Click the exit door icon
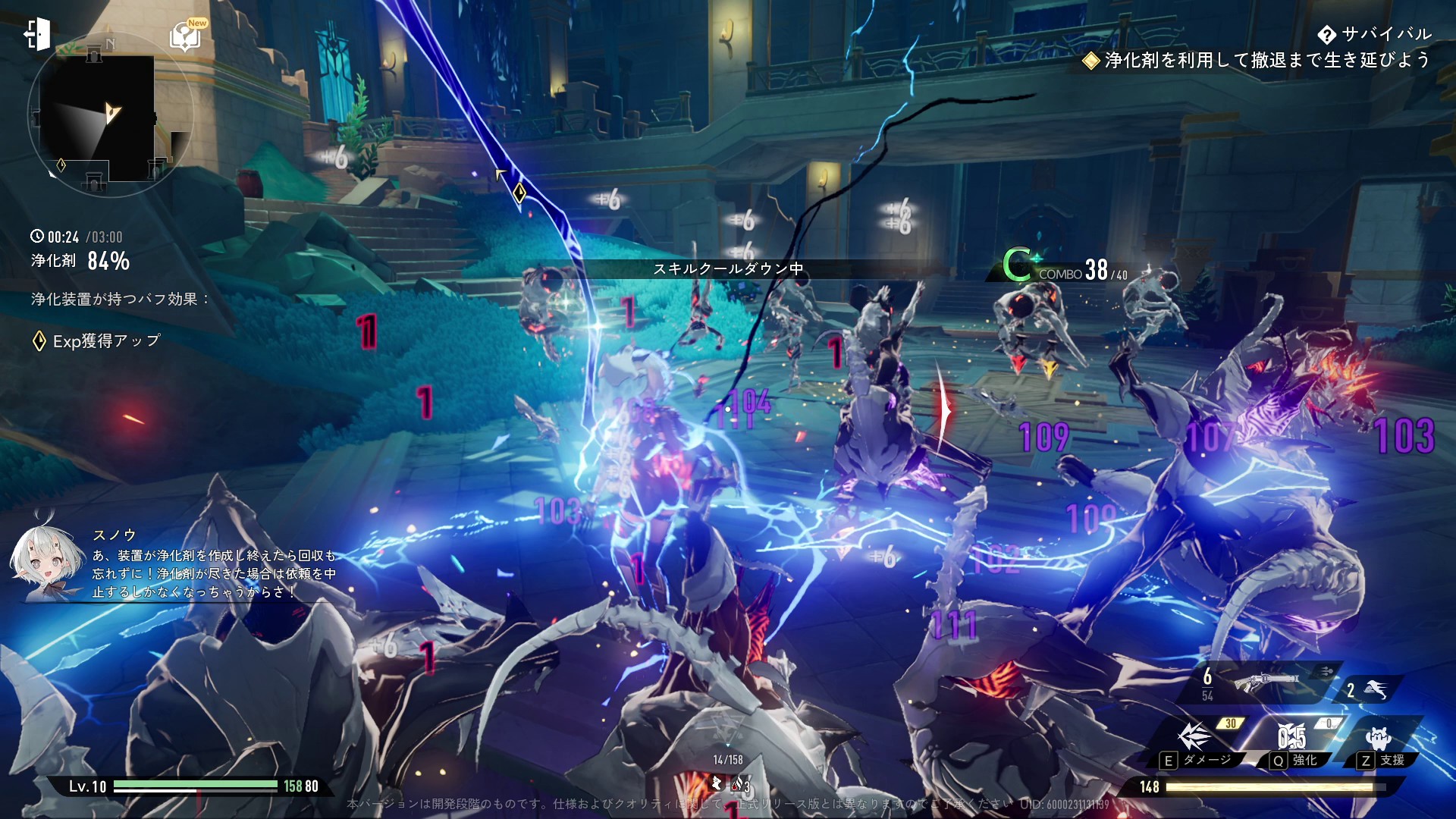The height and width of the screenshot is (819, 1456). point(36,34)
